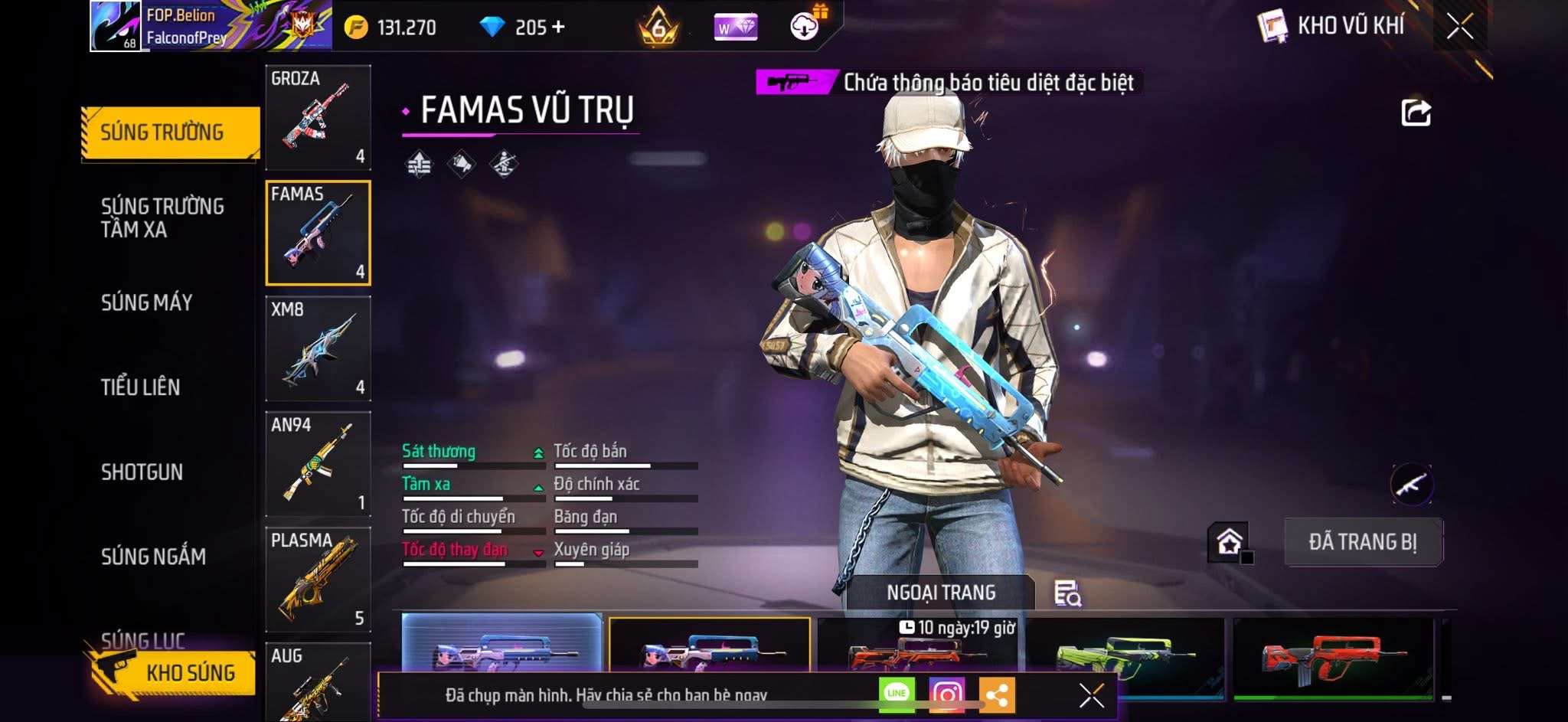Open the Súng Máy weapon category
This screenshot has height=722, width=1568.
[x=146, y=302]
